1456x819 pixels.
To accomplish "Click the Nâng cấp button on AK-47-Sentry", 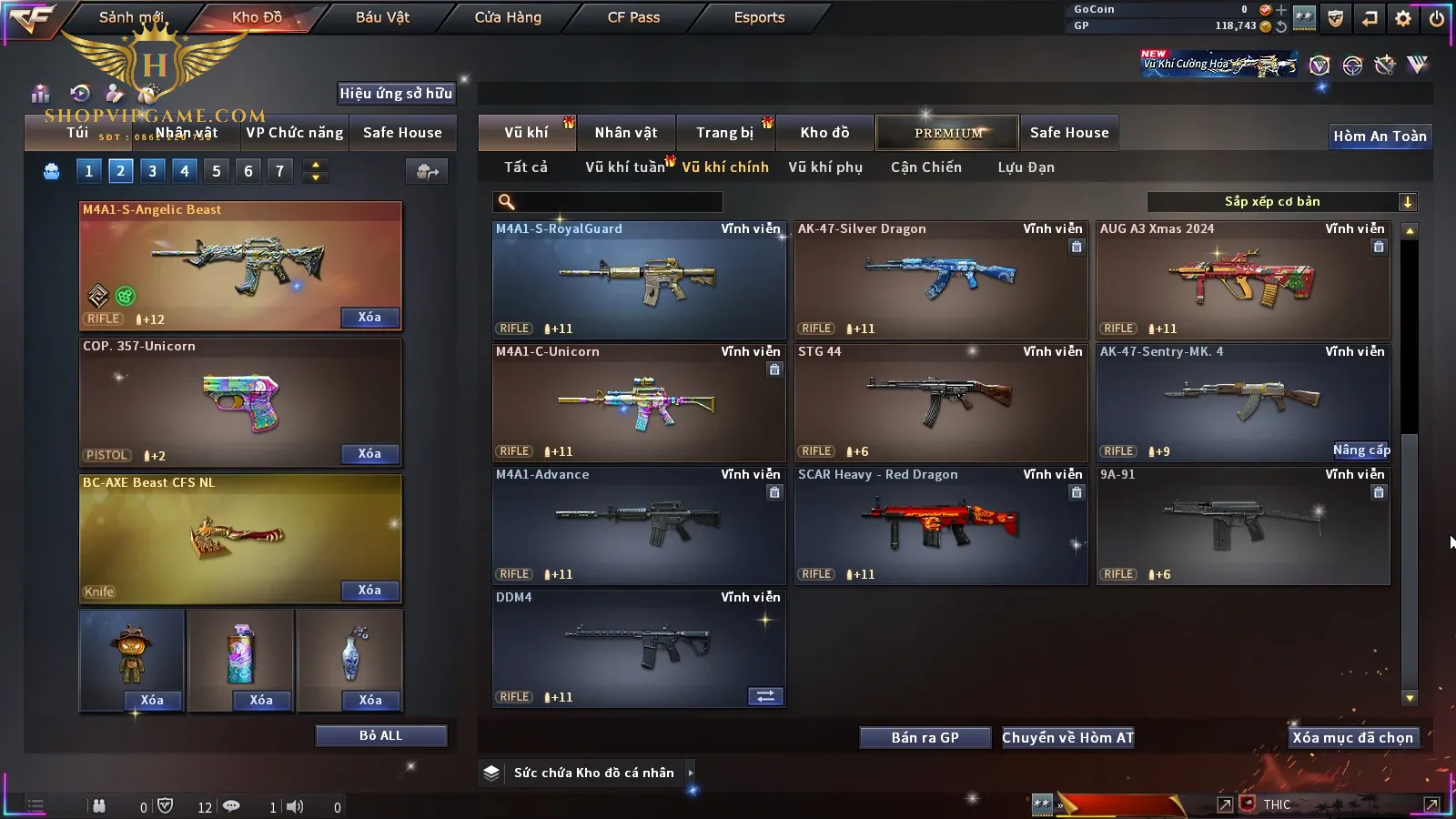I will (1361, 450).
